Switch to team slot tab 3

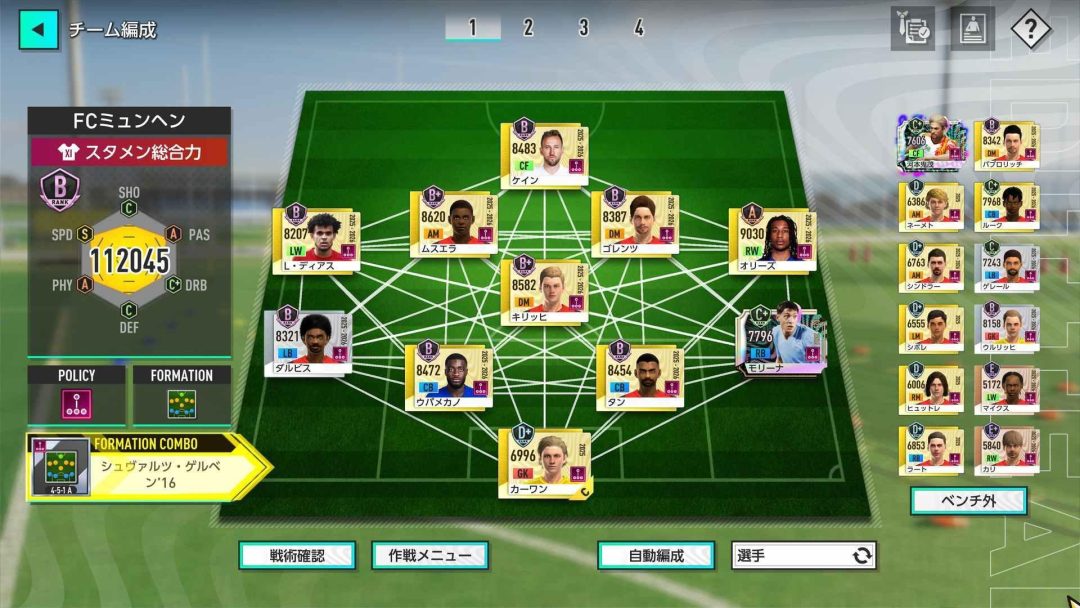pos(583,28)
